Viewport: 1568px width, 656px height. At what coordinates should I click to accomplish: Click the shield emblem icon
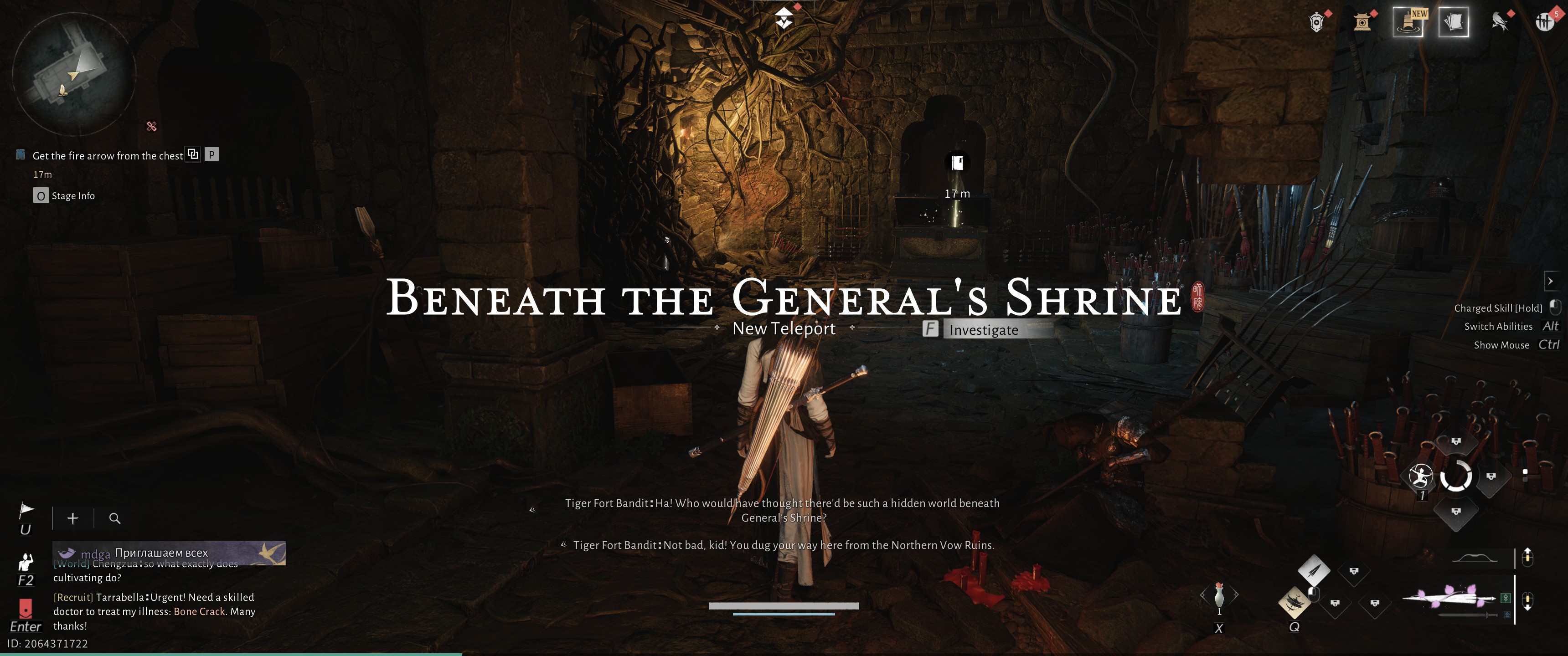1316,22
